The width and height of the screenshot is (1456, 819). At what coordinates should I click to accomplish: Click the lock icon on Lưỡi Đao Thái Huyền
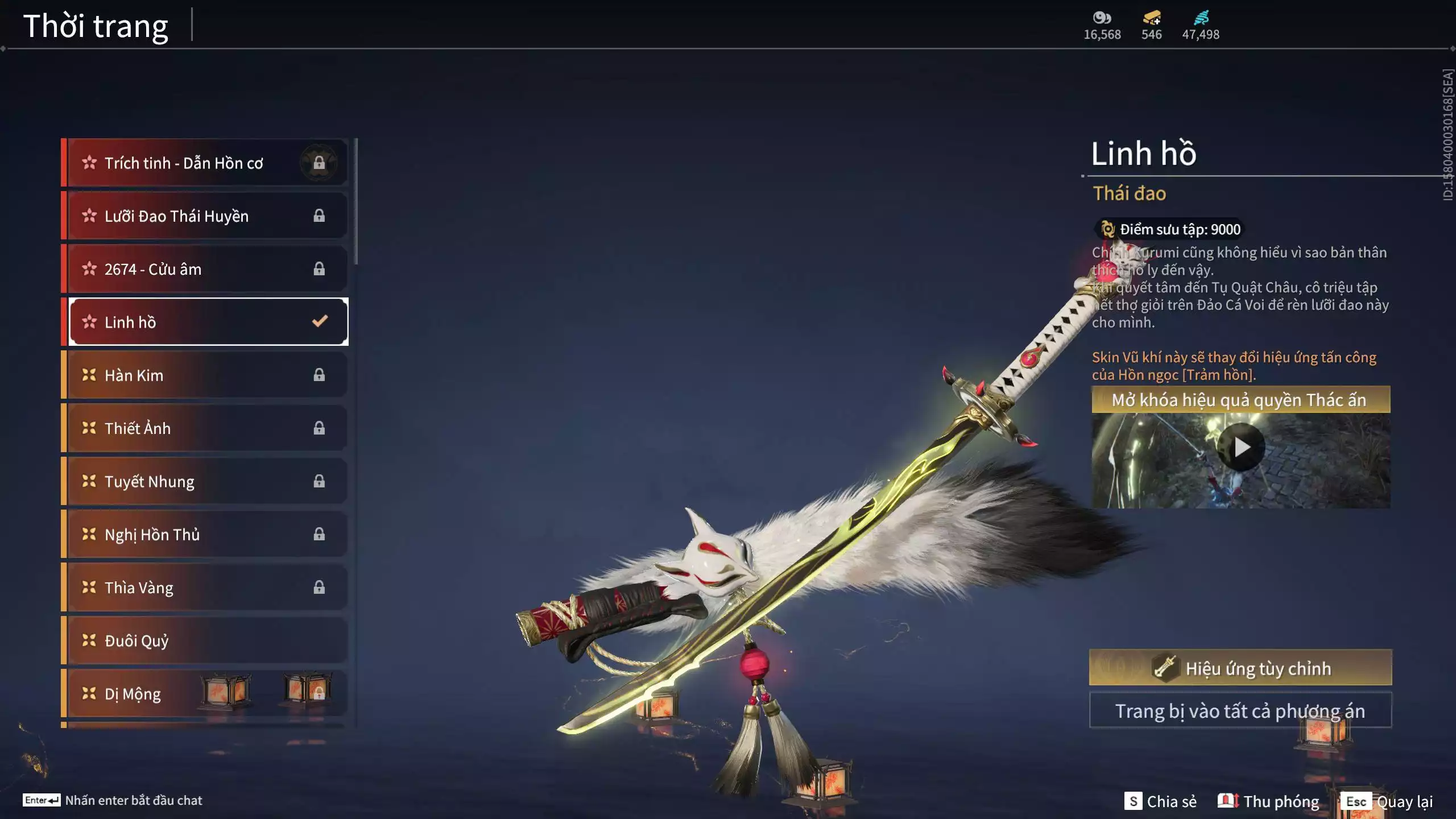coord(319,215)
